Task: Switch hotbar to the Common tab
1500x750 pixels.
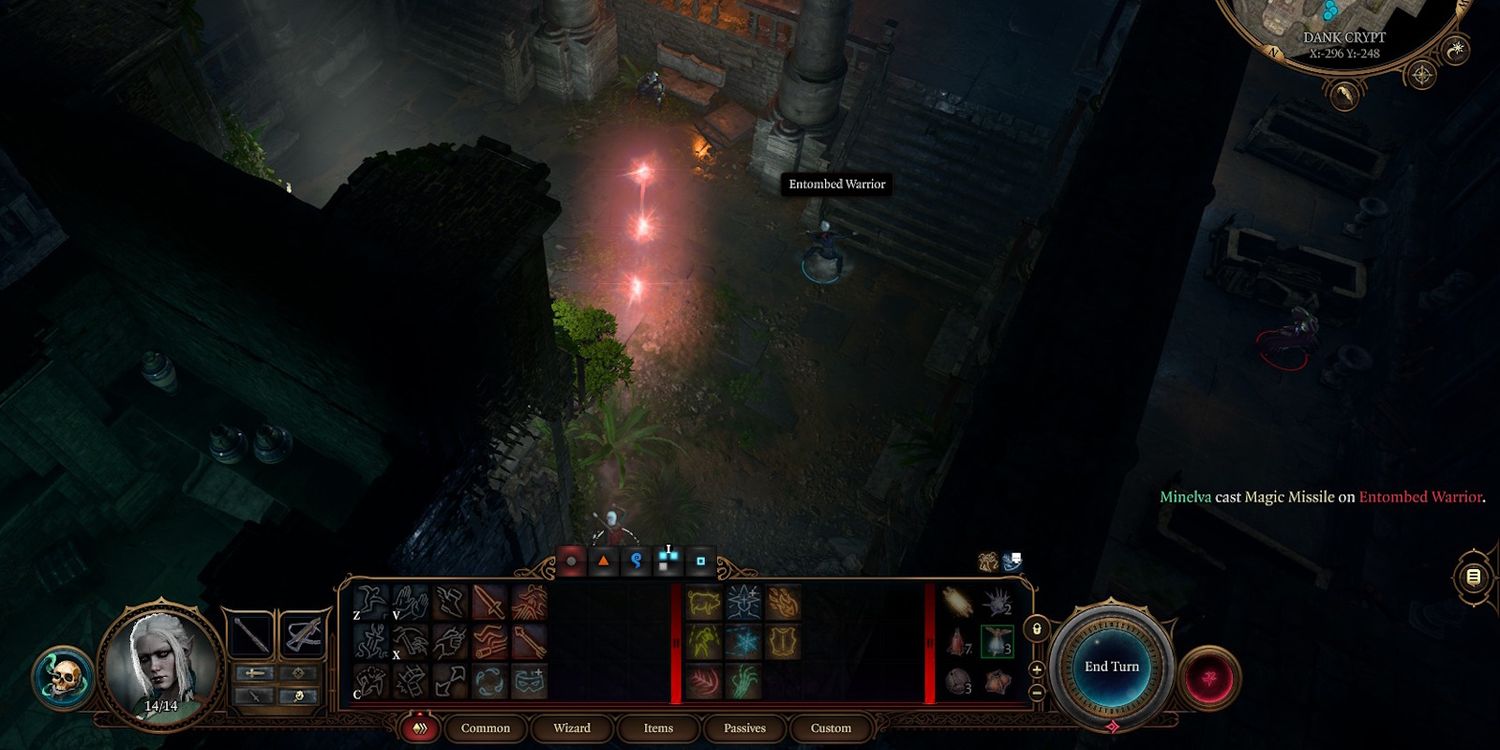Action: (x=485, y=728)
